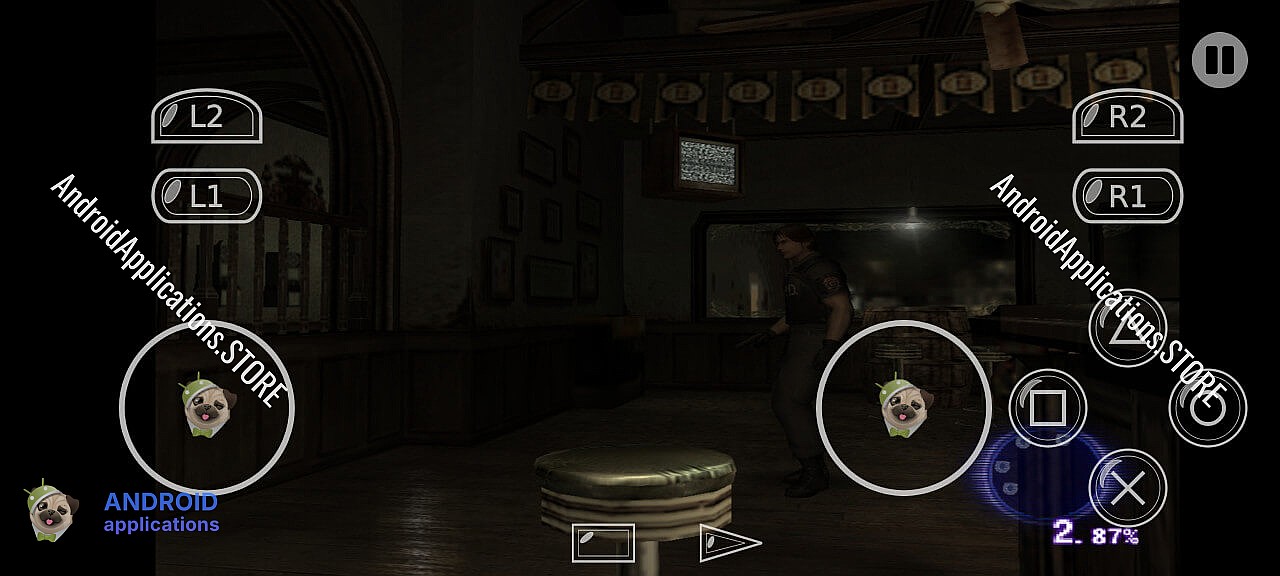Tap the circle face button
The image size is (1280, 576).
coord(1207,408)
